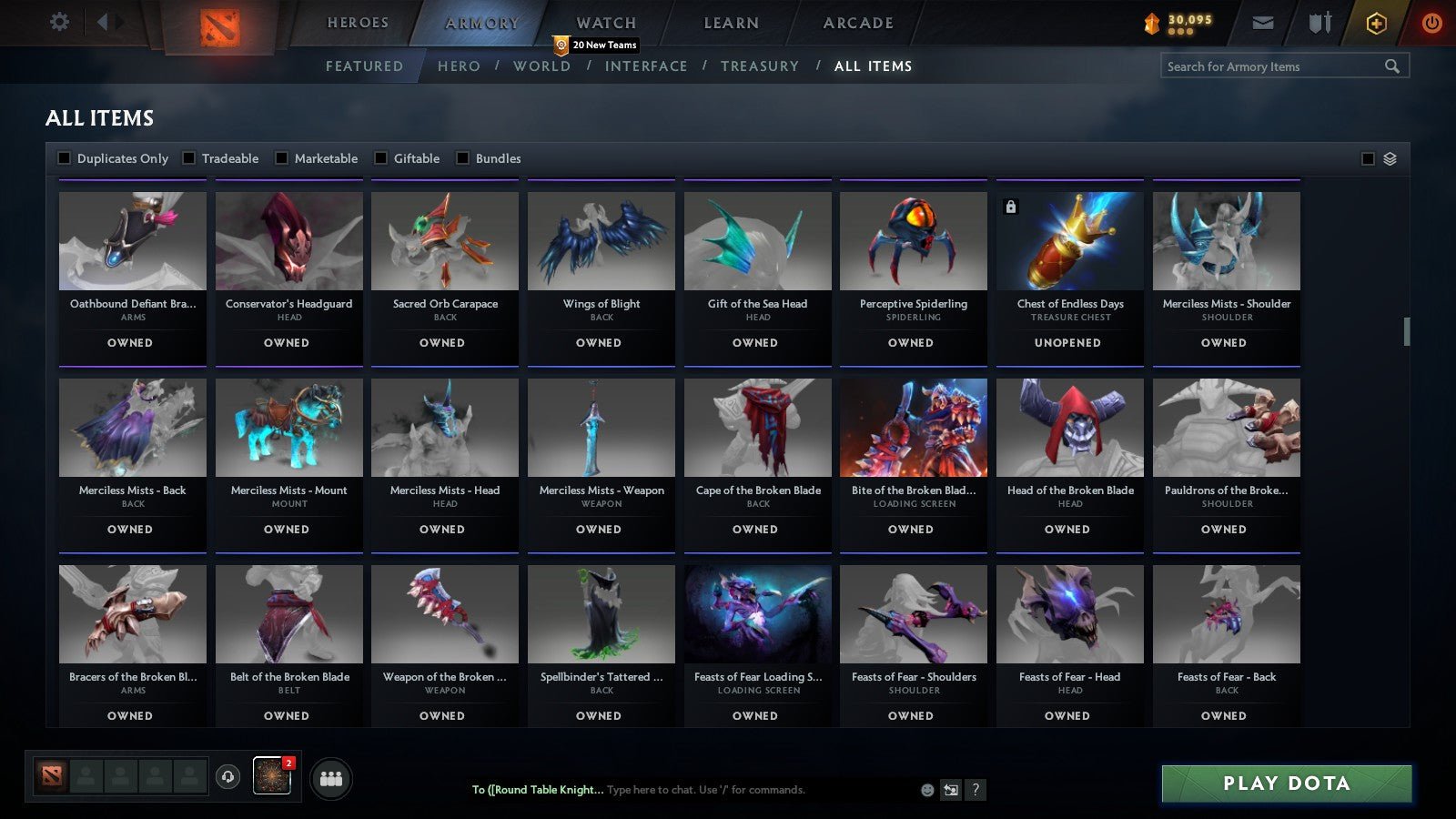Open the friends list icon
The width and height of the screenshot is (1456, 819).
coord(332,778)
